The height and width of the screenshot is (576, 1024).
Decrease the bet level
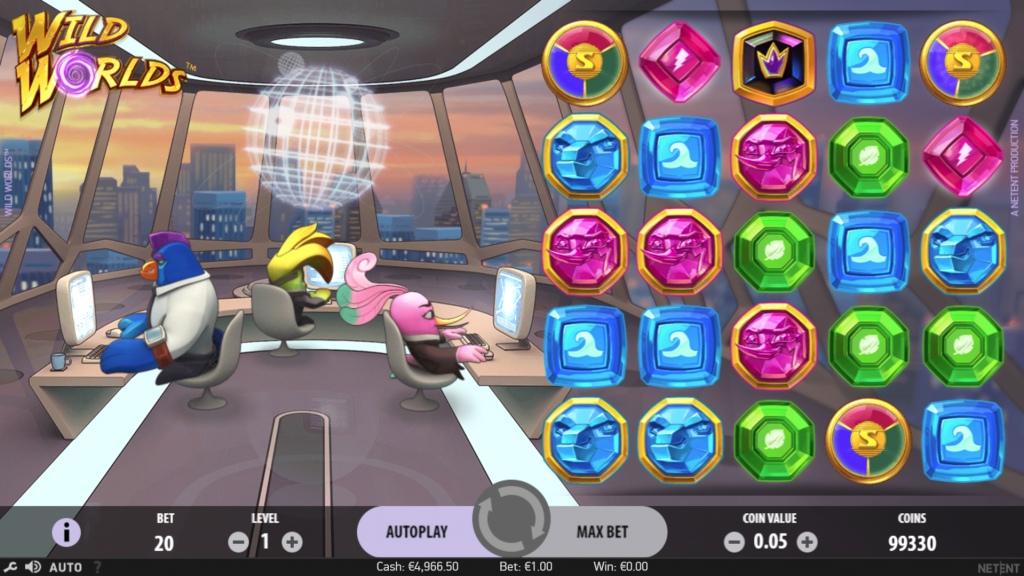click(238, 542)
